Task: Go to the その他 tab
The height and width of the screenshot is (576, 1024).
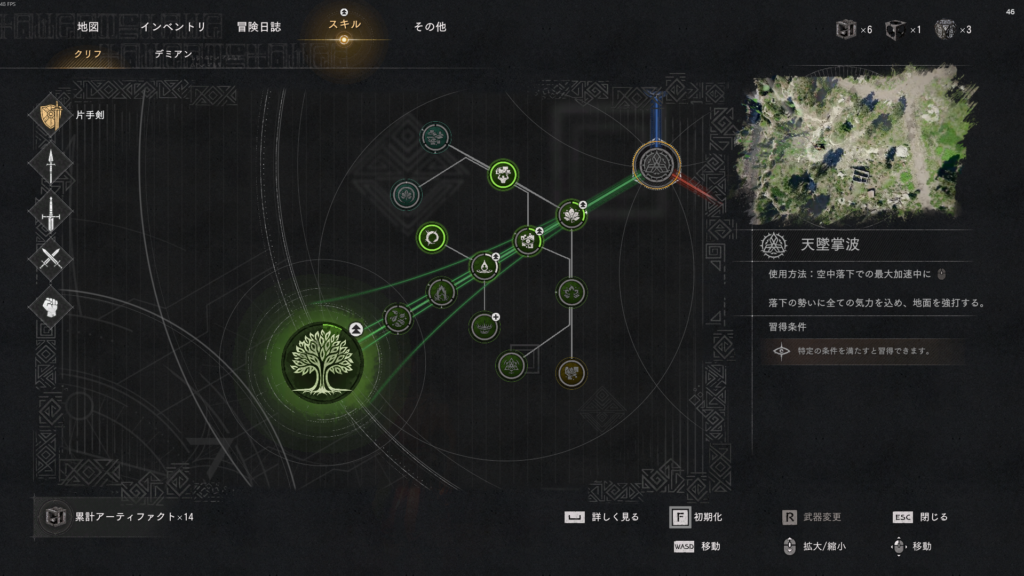Action: click(430, 27)
